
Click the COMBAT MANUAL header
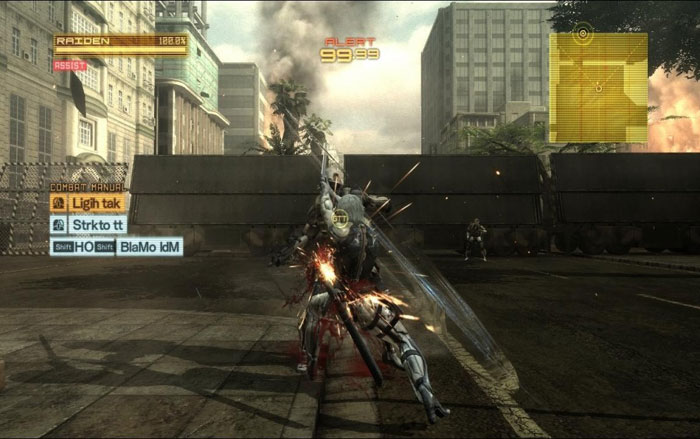pos(88,187)
